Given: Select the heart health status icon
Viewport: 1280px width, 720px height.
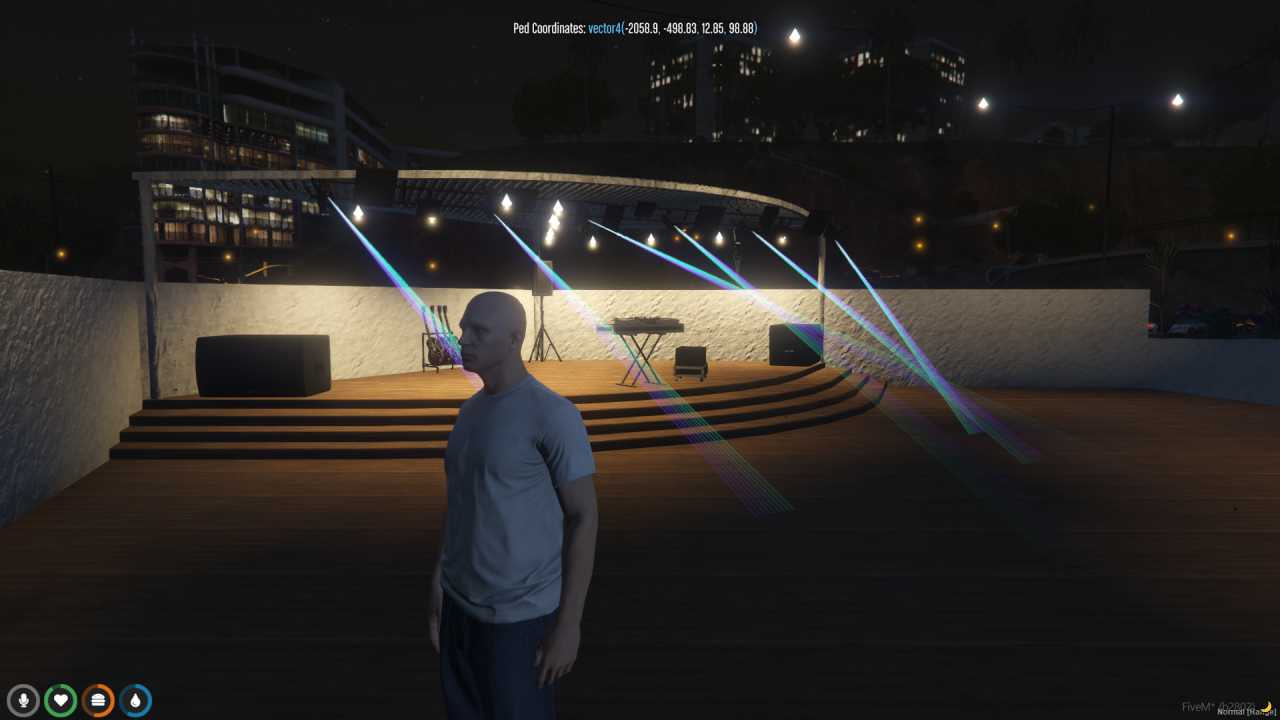Looking at the screenshot, I should (60, 700).
